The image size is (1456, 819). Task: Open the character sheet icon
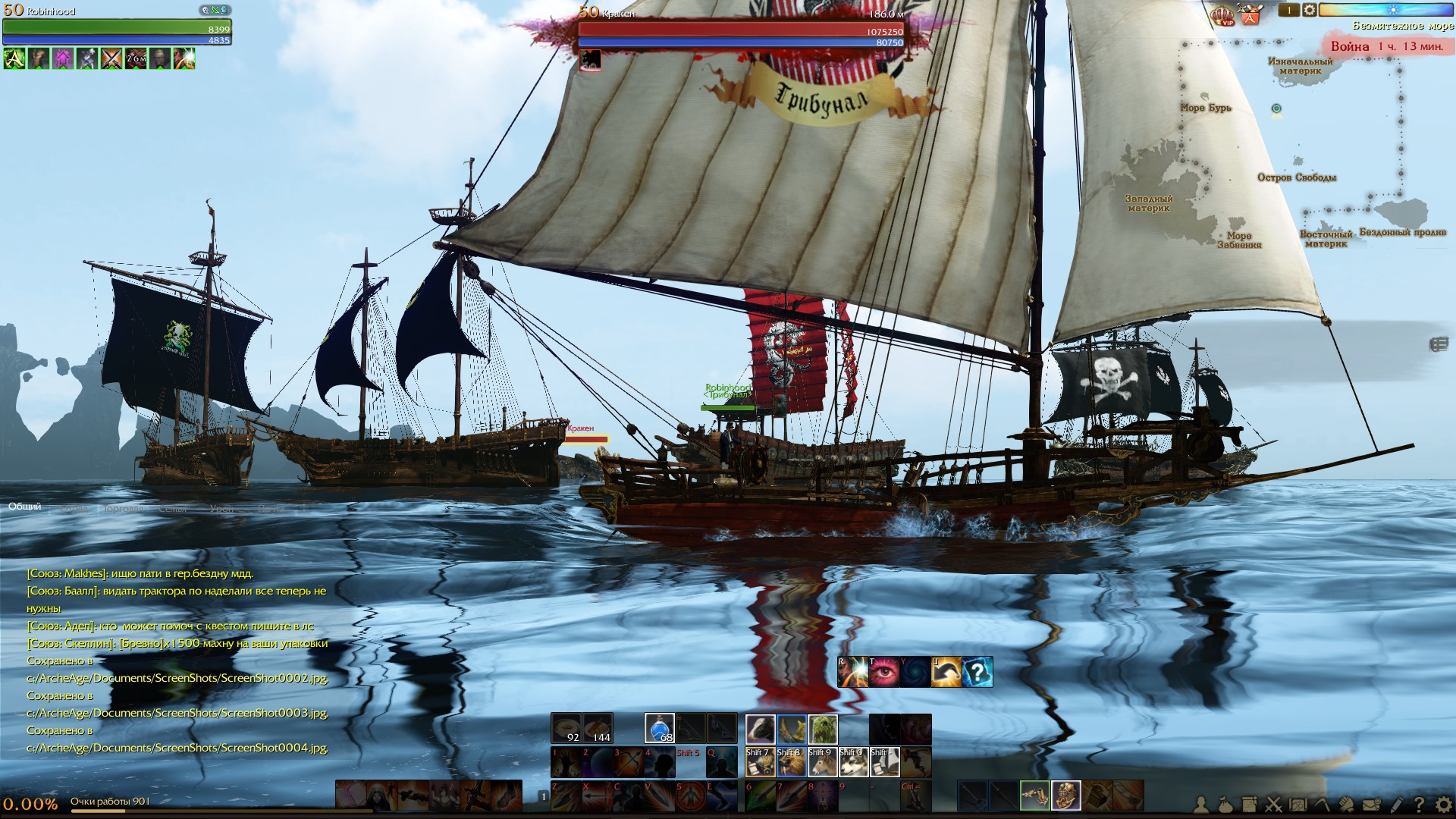1201,805
